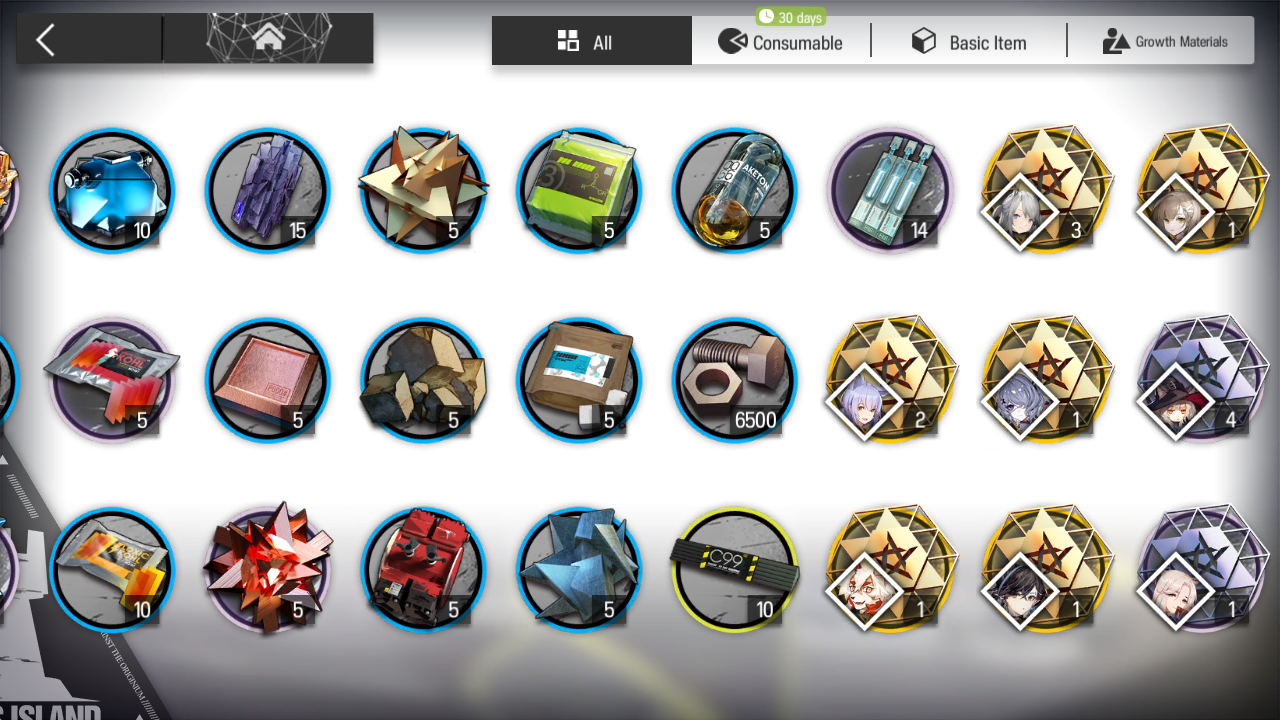The width and height of the screenshot is (1280, 720).
Task: Pick the black and tan rocks item
Action: (x=423, y=380)
